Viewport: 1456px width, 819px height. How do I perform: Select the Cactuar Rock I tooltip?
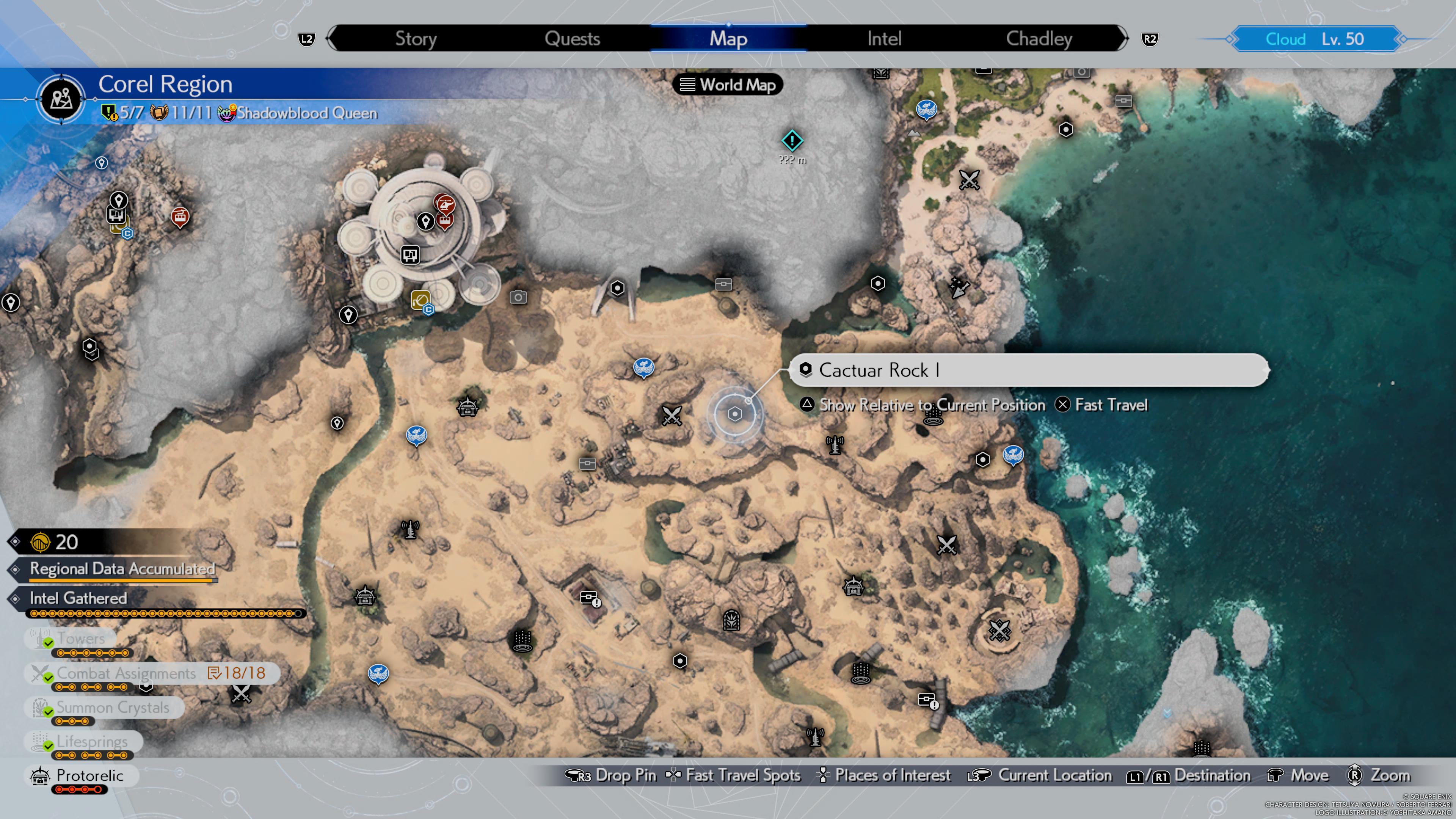pos(1028,370)
